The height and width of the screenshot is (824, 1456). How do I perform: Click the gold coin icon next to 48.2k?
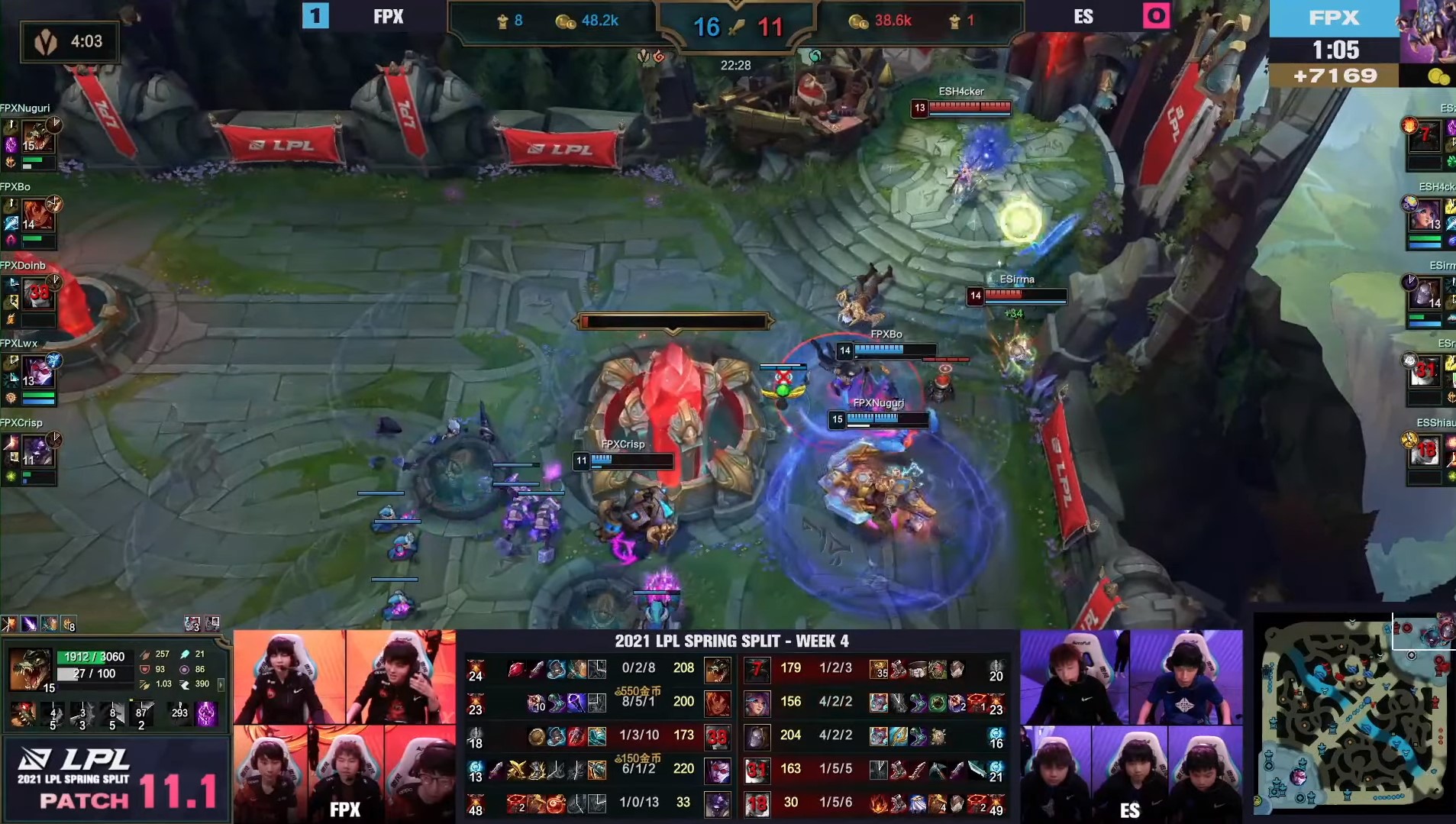pyautogui.click(x=561, y=22)
